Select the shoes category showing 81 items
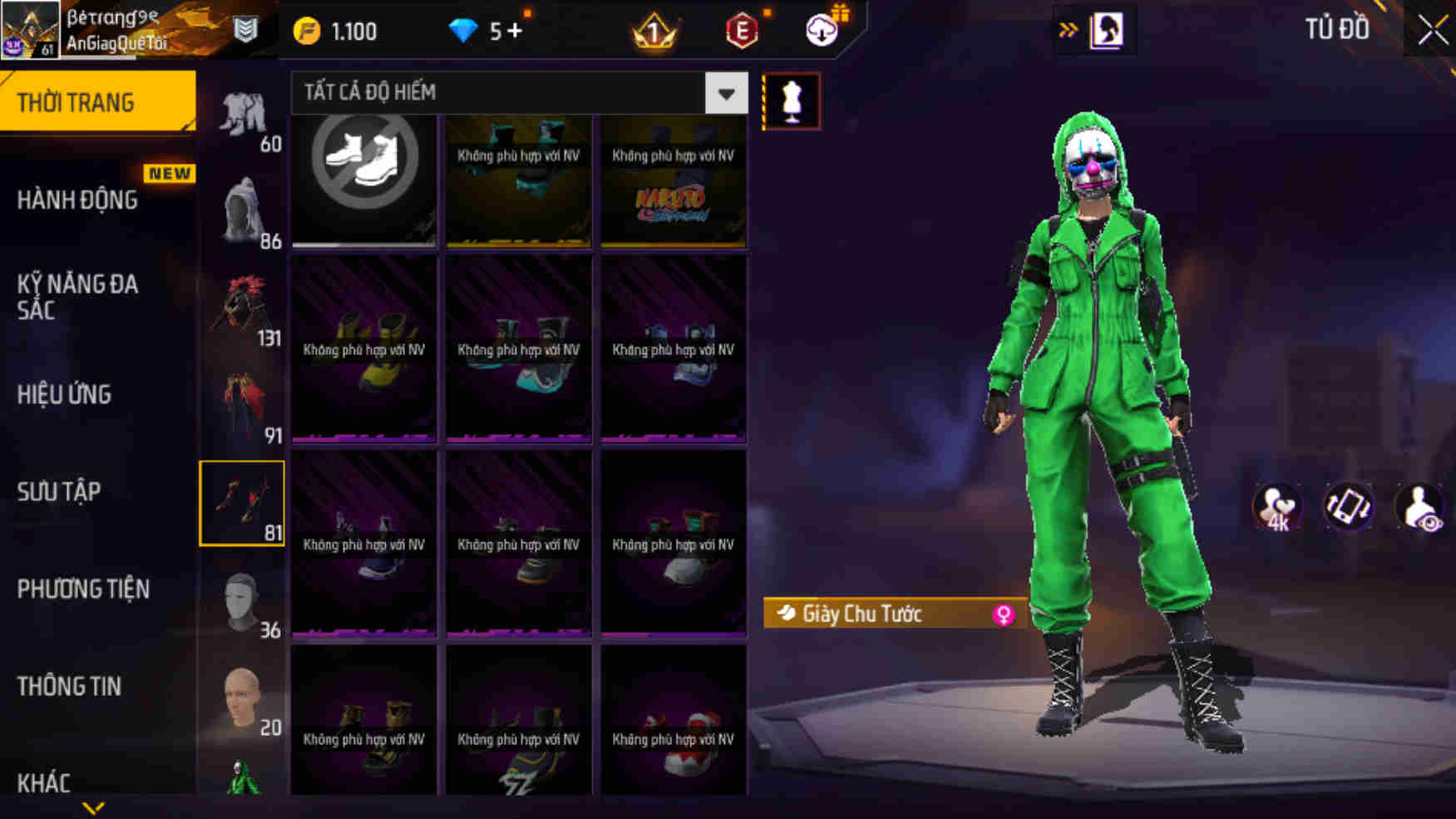 coord(242,501)
